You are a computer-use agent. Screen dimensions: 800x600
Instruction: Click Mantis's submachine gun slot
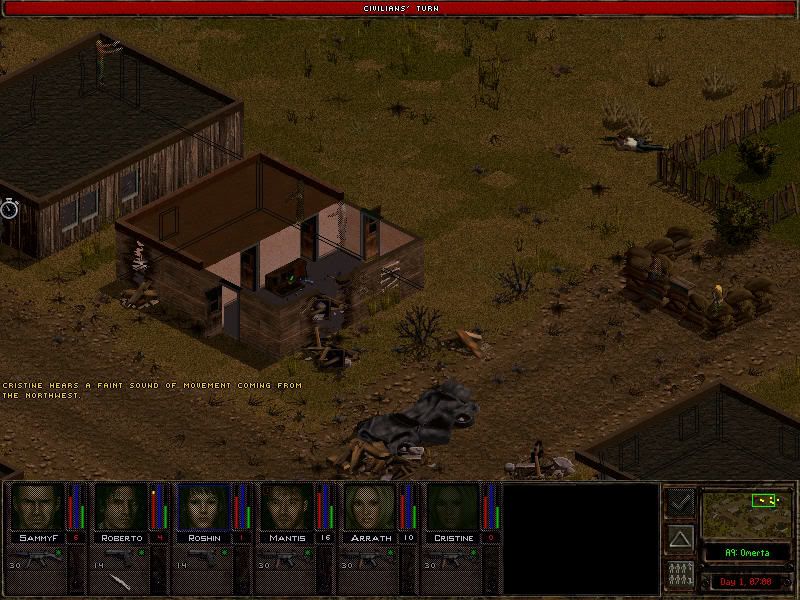pos(286,556)
